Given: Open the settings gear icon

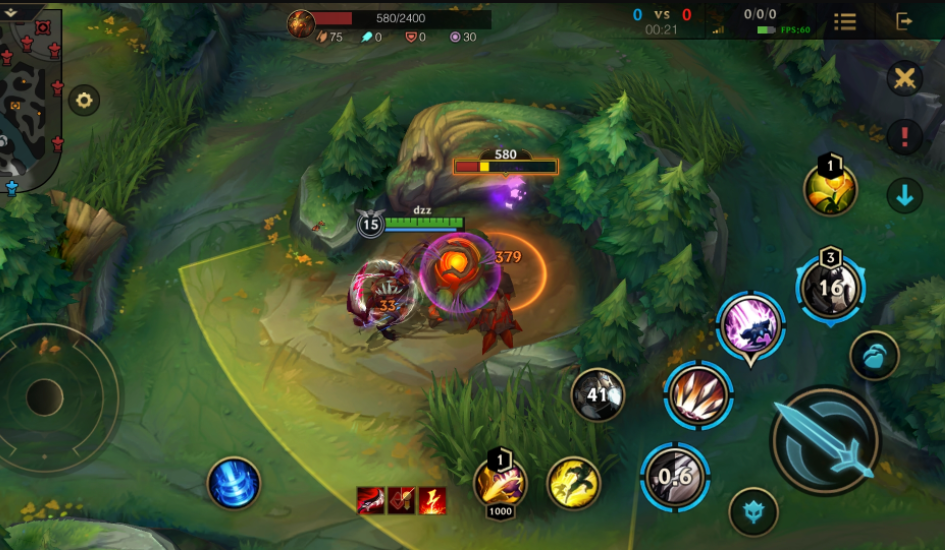Looking at the screenshot, I should click(x=83, y=100).
